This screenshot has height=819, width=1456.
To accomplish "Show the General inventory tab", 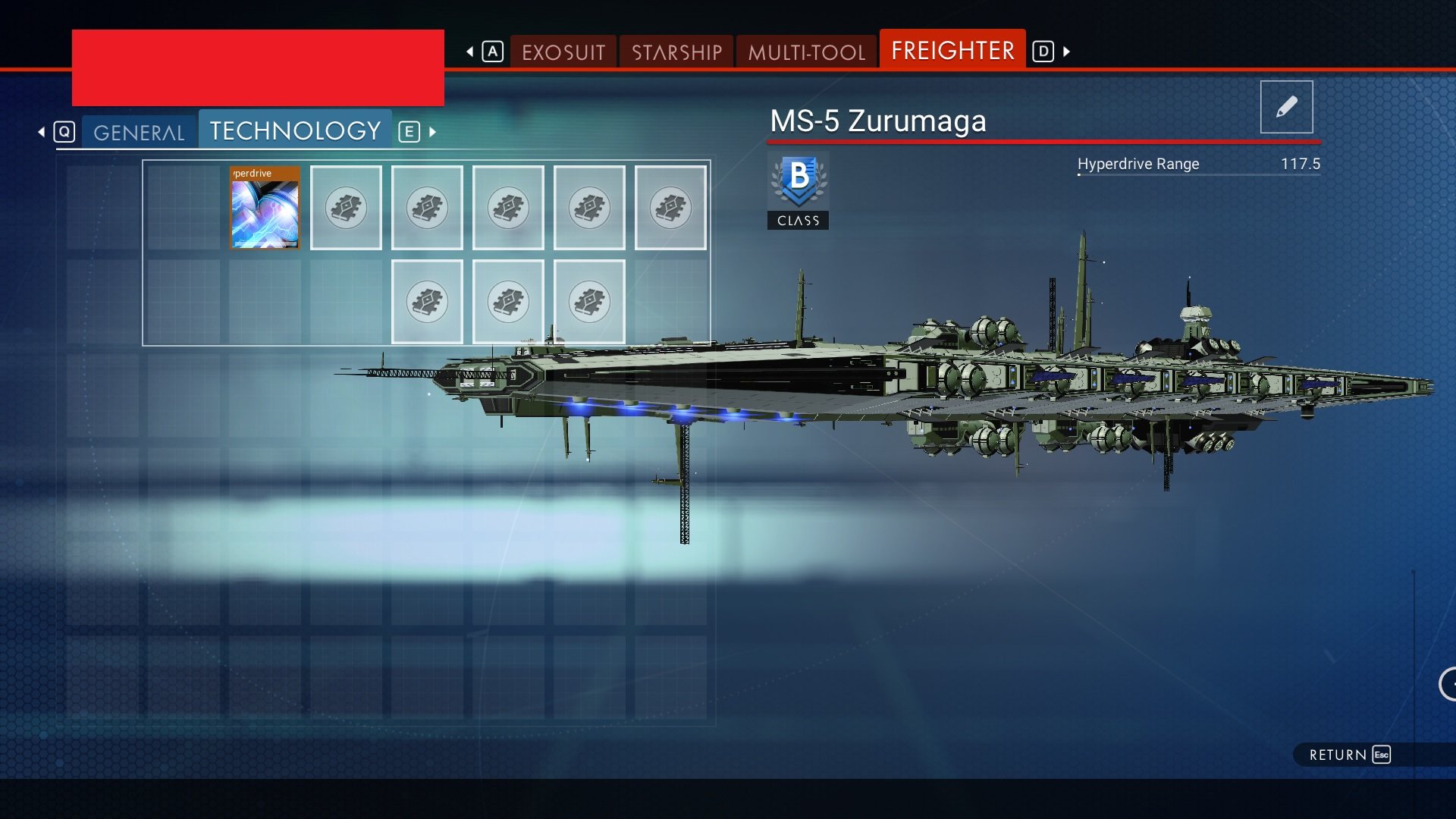I will click(139, 133).
